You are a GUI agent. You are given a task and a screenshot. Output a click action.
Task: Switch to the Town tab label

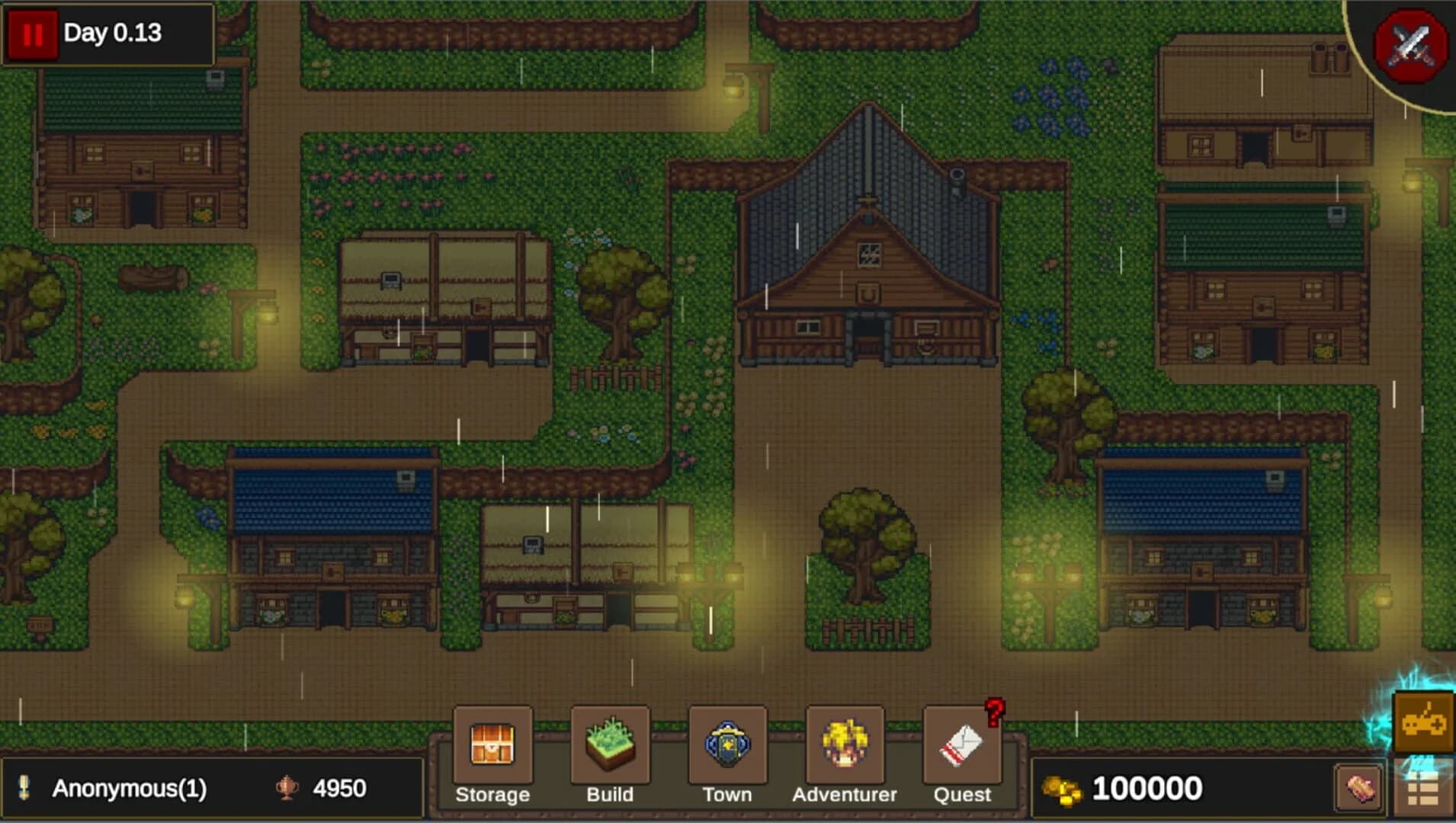[x=726, y=795]
